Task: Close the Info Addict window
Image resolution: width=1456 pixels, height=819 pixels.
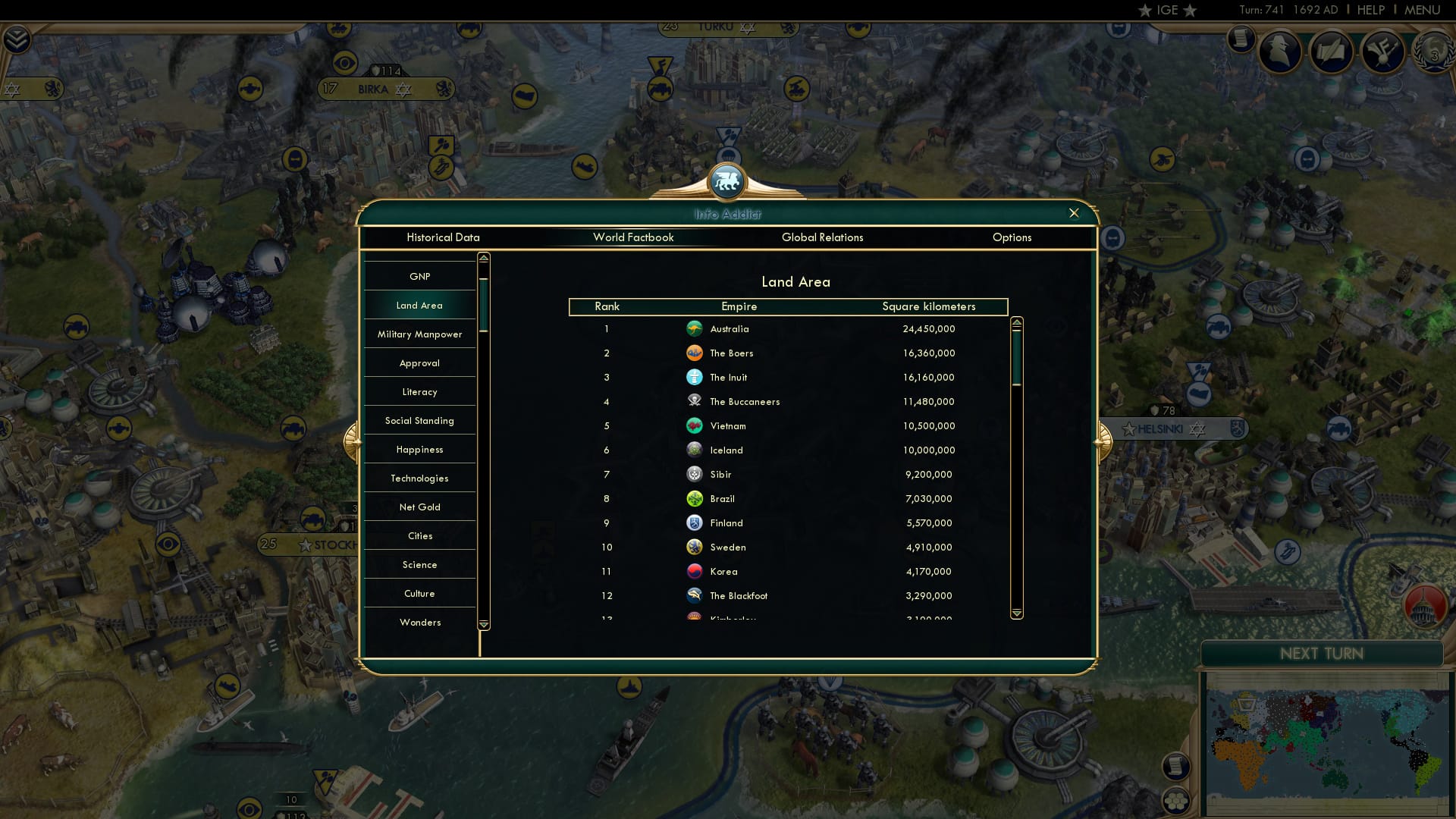Action: [1075, 213]
